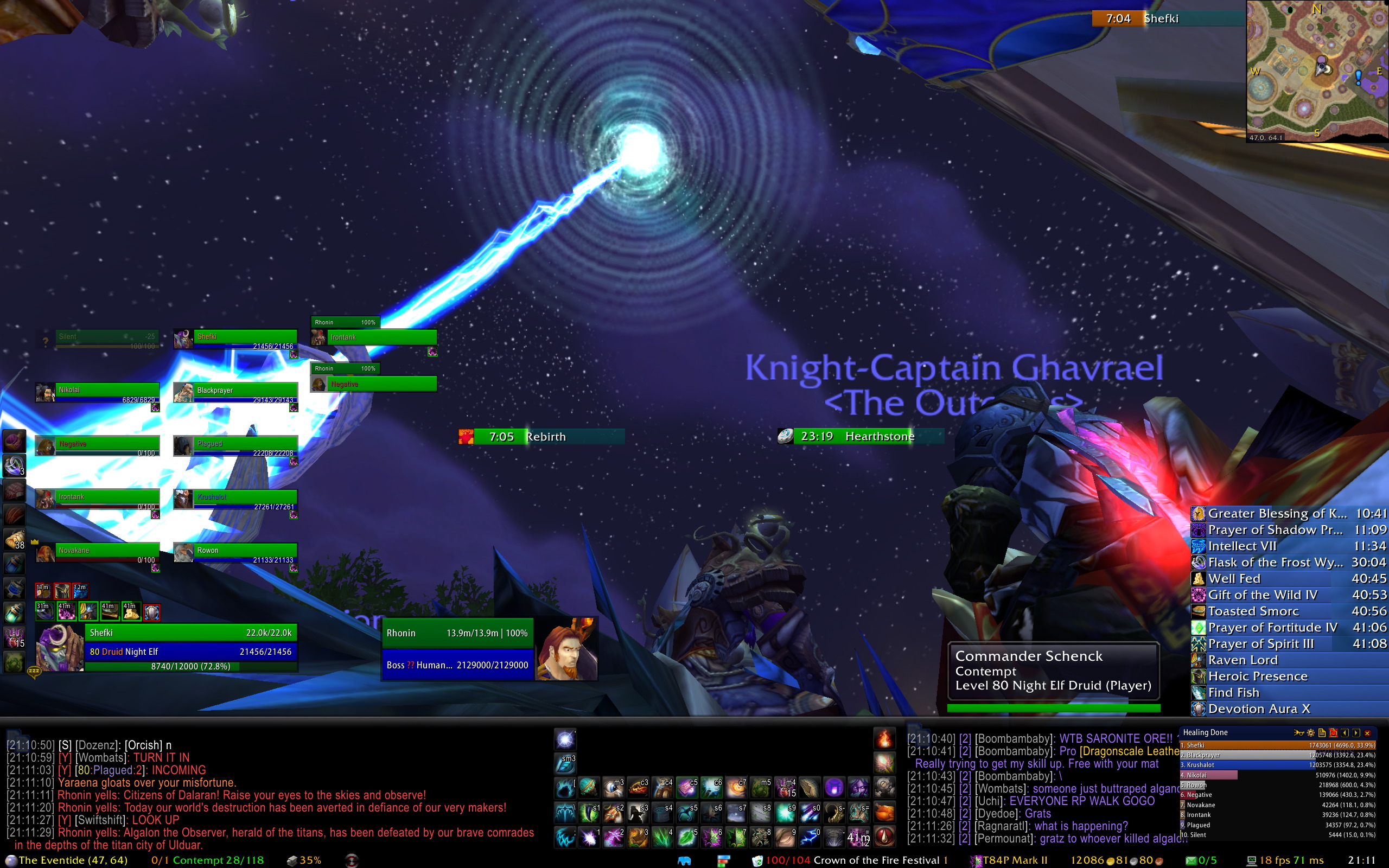Select Shefki's player unit frame
This screenshot has width=1389, height=868.
coord(190,642)
